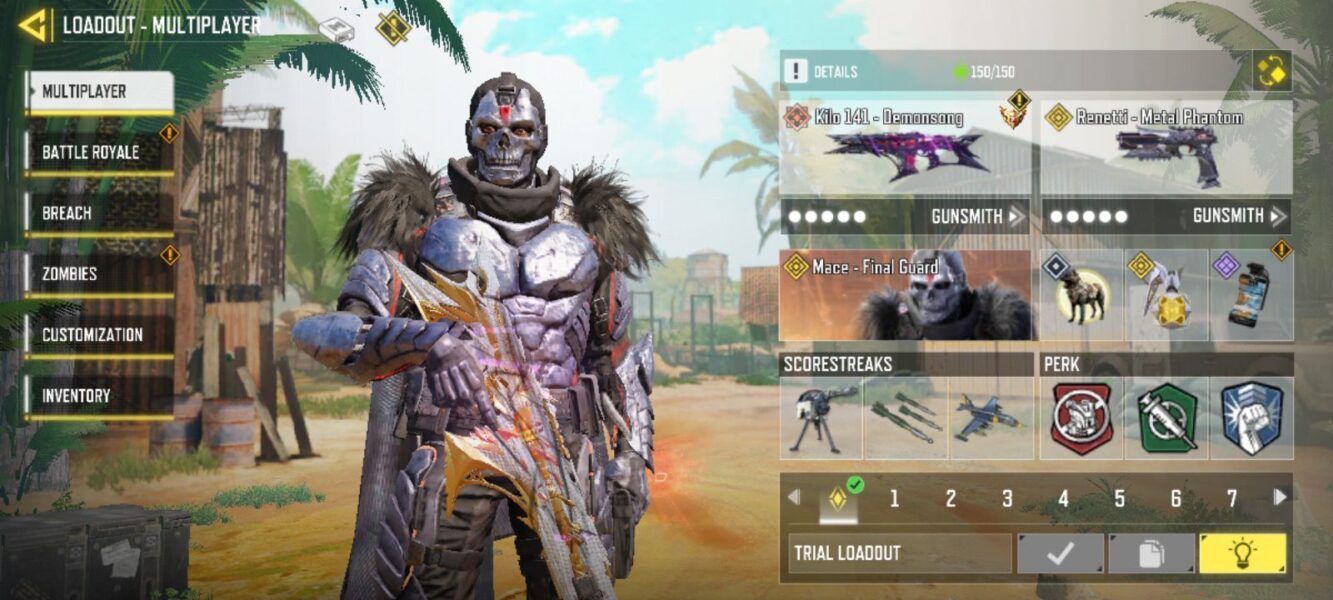
Task: Choose the Renetti Metal Phantom secondary weapon
Action: (1166, 148)
